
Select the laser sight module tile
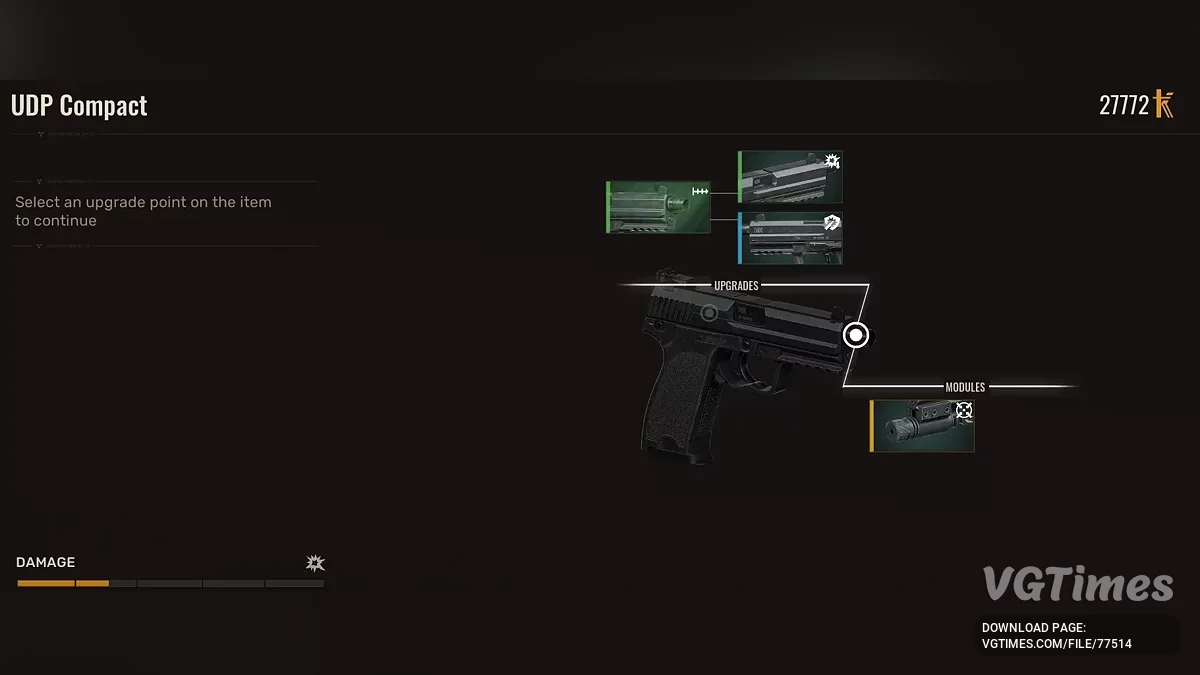(x=922, y=426)
